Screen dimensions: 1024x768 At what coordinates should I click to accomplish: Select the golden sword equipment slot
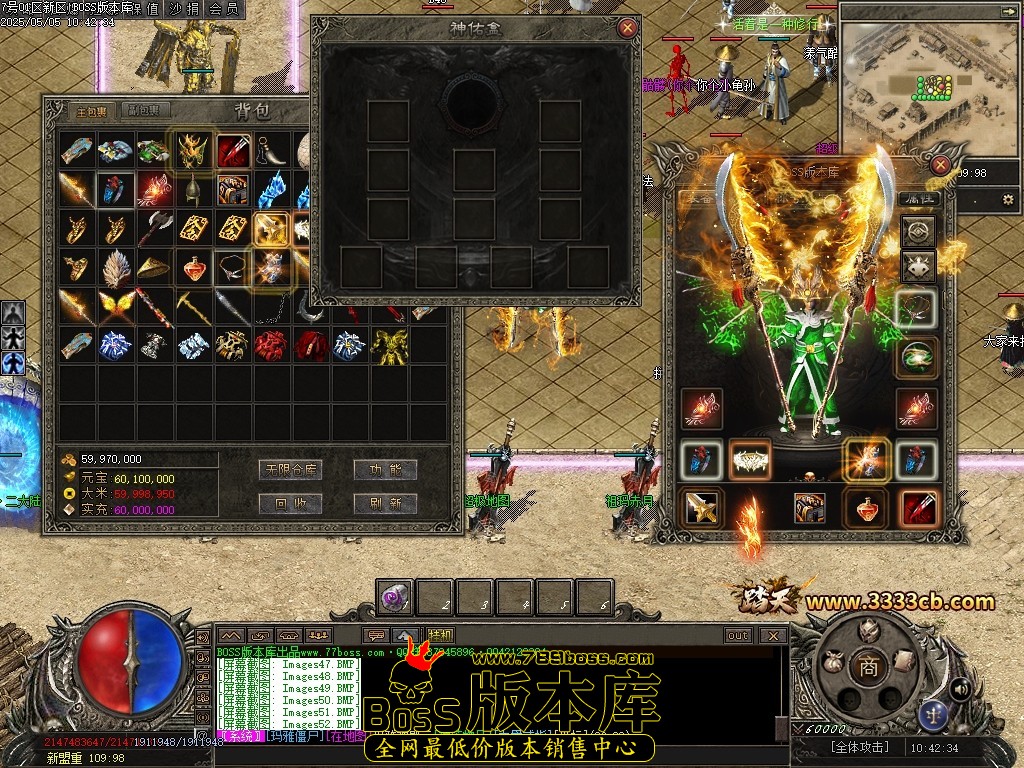(x=701, y=508)
